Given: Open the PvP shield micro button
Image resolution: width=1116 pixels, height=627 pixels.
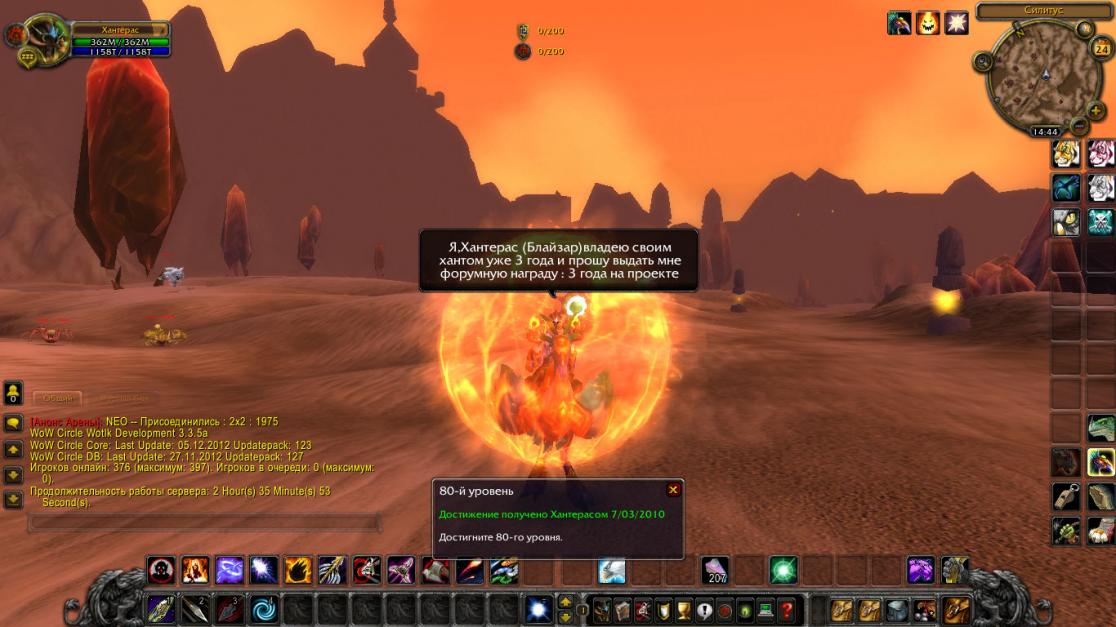Looking at the screenshot, I should [x=662, y=609].
